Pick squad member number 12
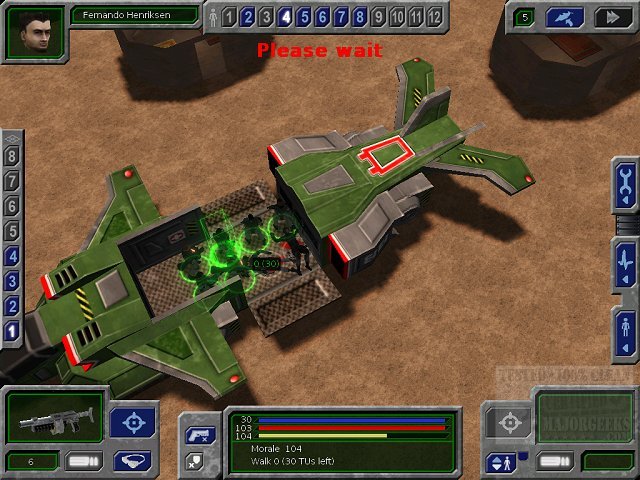Viewport: 640px width, 480px height. click(x=433, y=16)
